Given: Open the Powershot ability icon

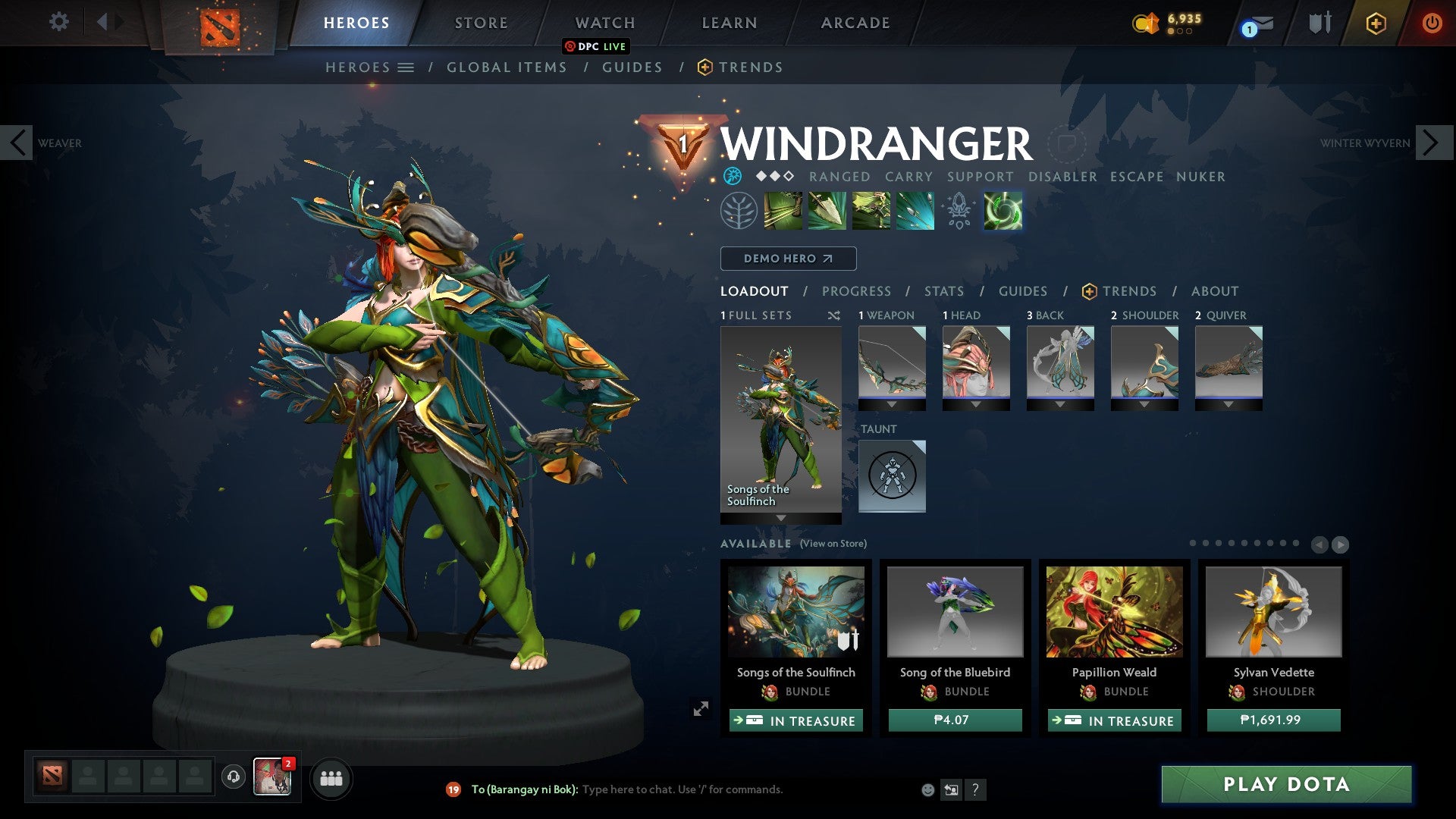Looking at the screenshot, I should pos(826,211).
